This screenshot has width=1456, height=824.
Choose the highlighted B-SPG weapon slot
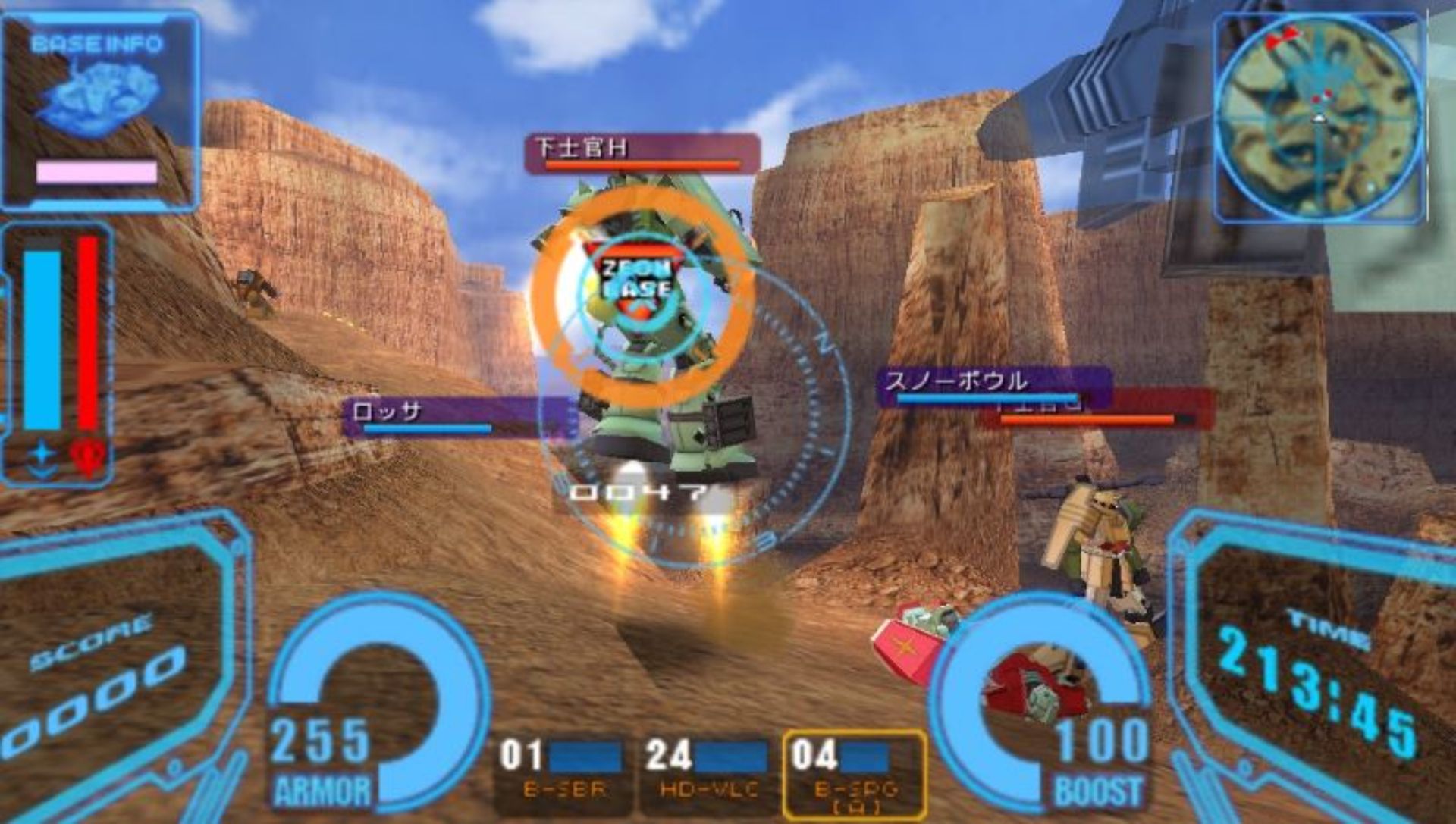click(855, 773)
